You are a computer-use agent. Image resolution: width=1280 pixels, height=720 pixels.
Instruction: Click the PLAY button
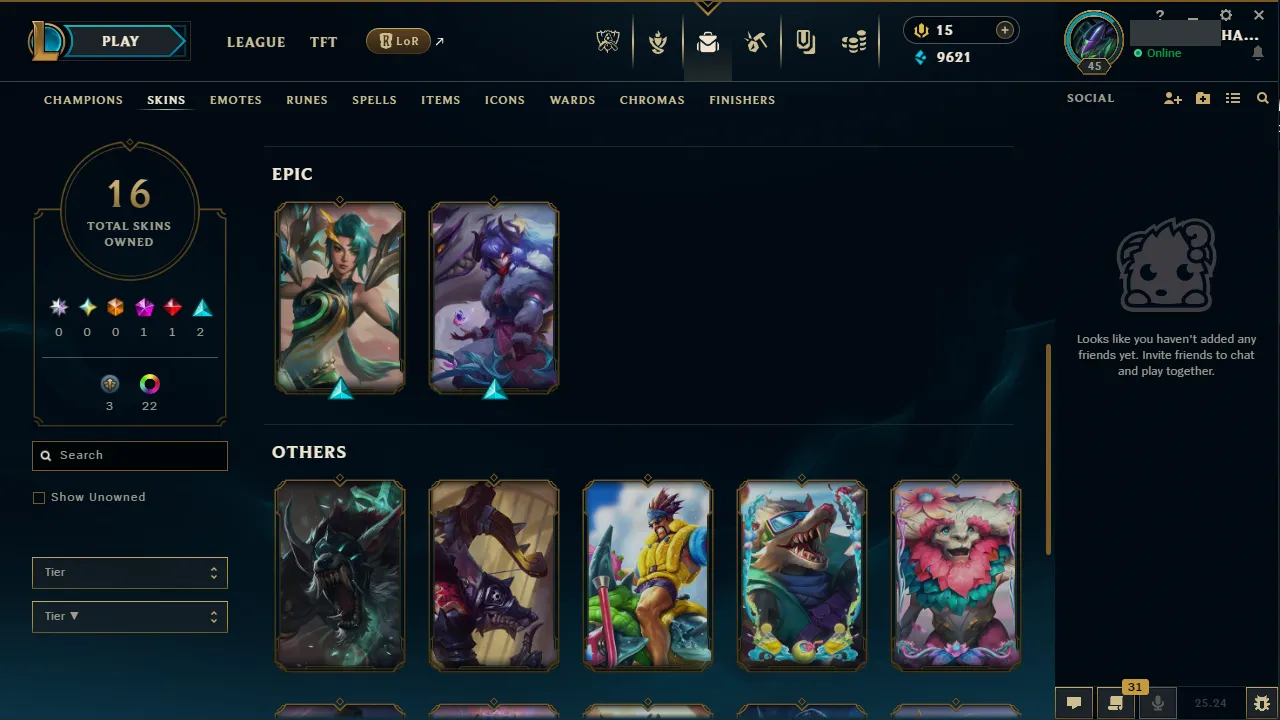point(120,41)
